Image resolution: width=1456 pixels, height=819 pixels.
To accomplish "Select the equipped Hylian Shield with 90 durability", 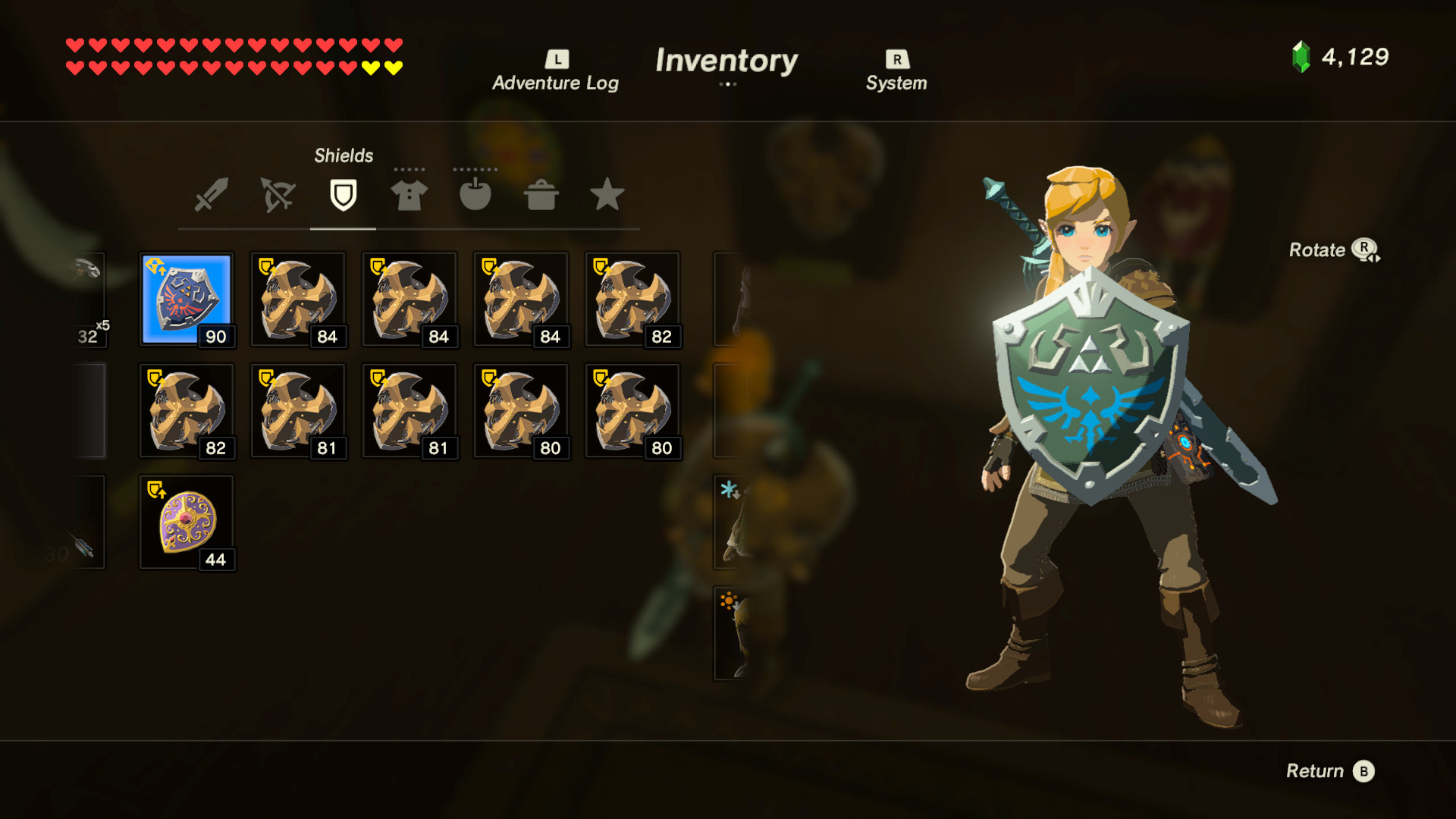I will [187, 299].
